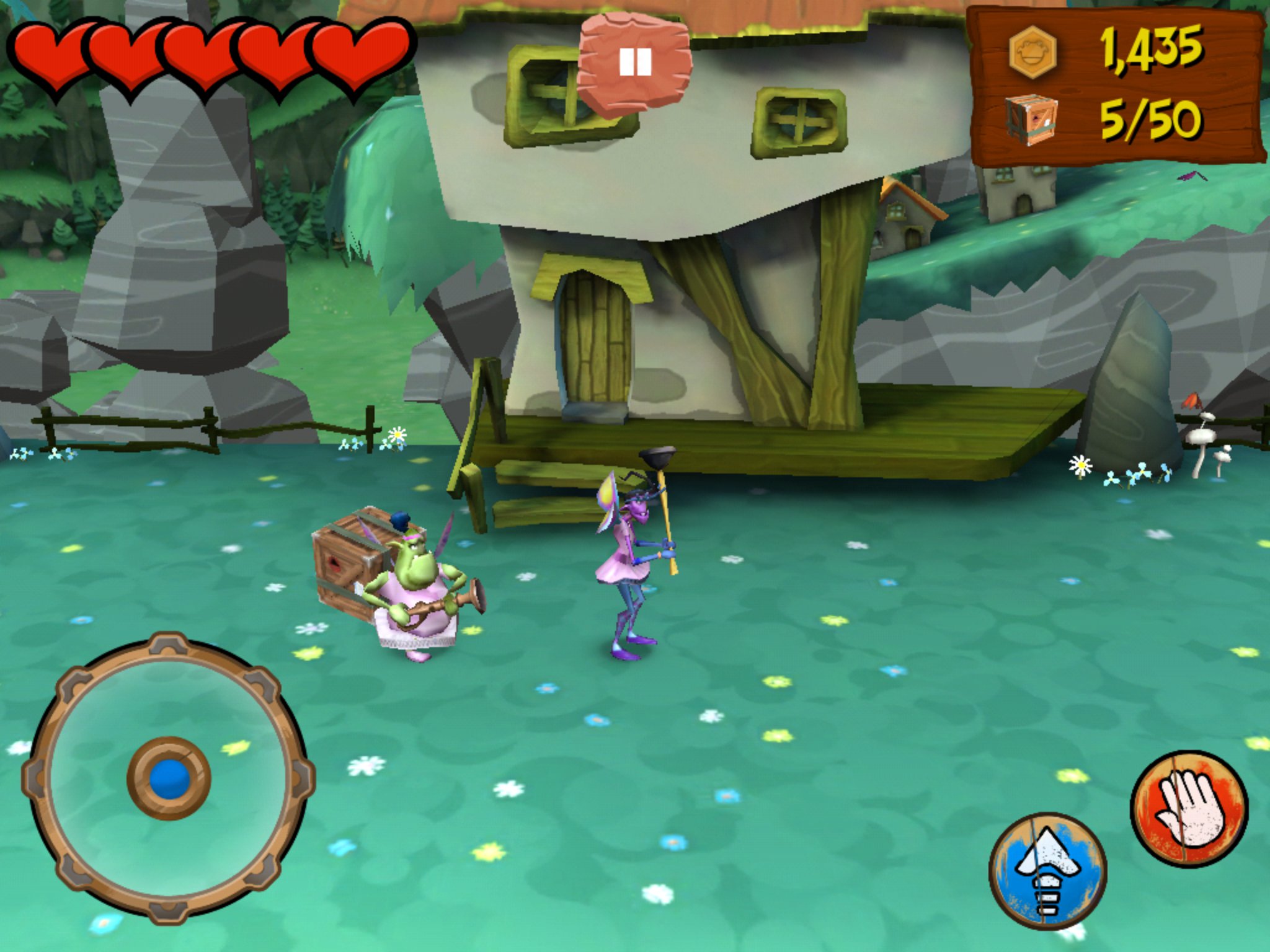Pause the game with the stone button
1270x952 pixels.
pyautogui.click(x=634, y=64)
